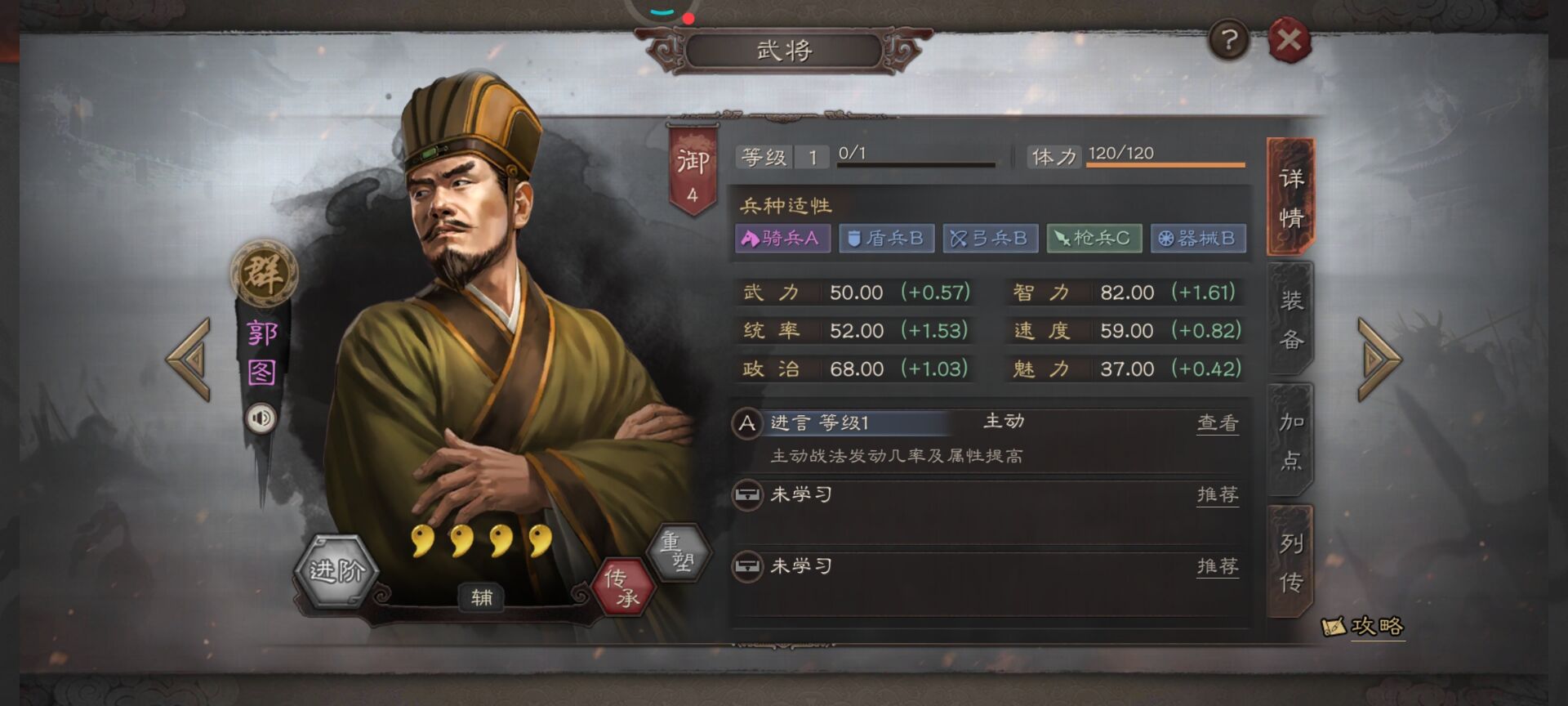Select the 器械B siege aptitude badge

click(x=1197, y=239)
